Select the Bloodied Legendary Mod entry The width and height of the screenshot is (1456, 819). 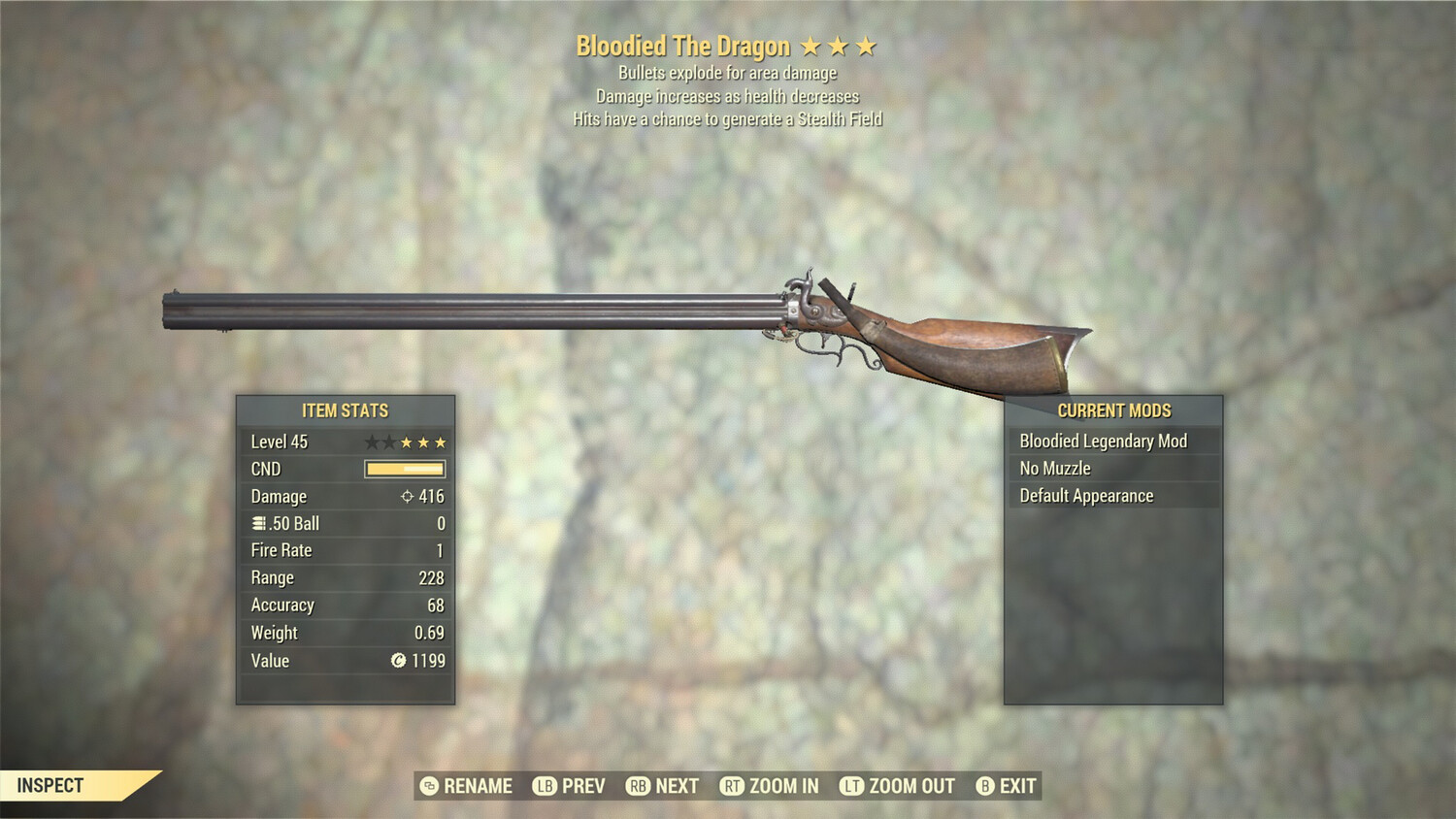pos(1103,441)
